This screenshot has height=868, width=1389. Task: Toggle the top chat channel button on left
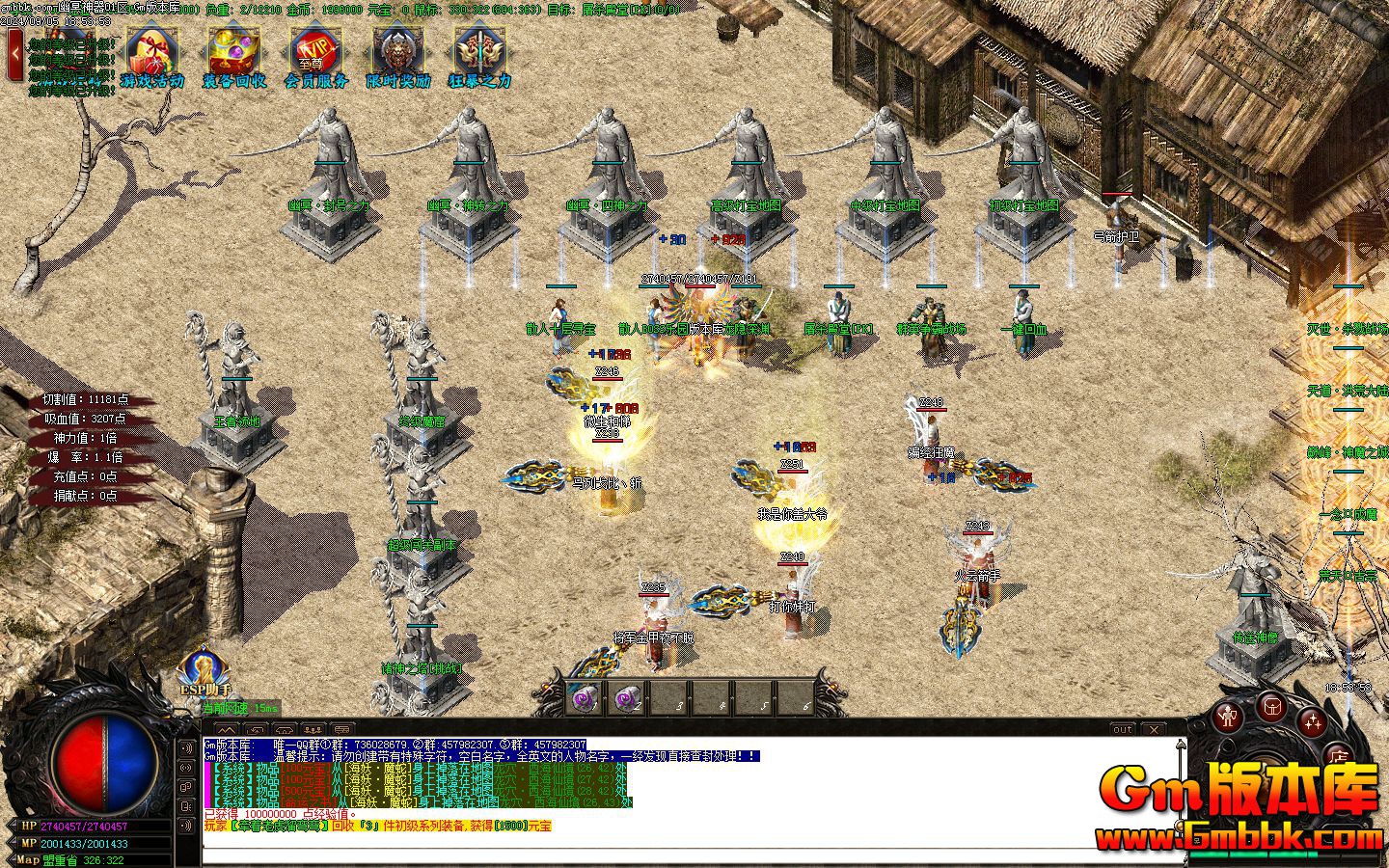pos(185,748)
